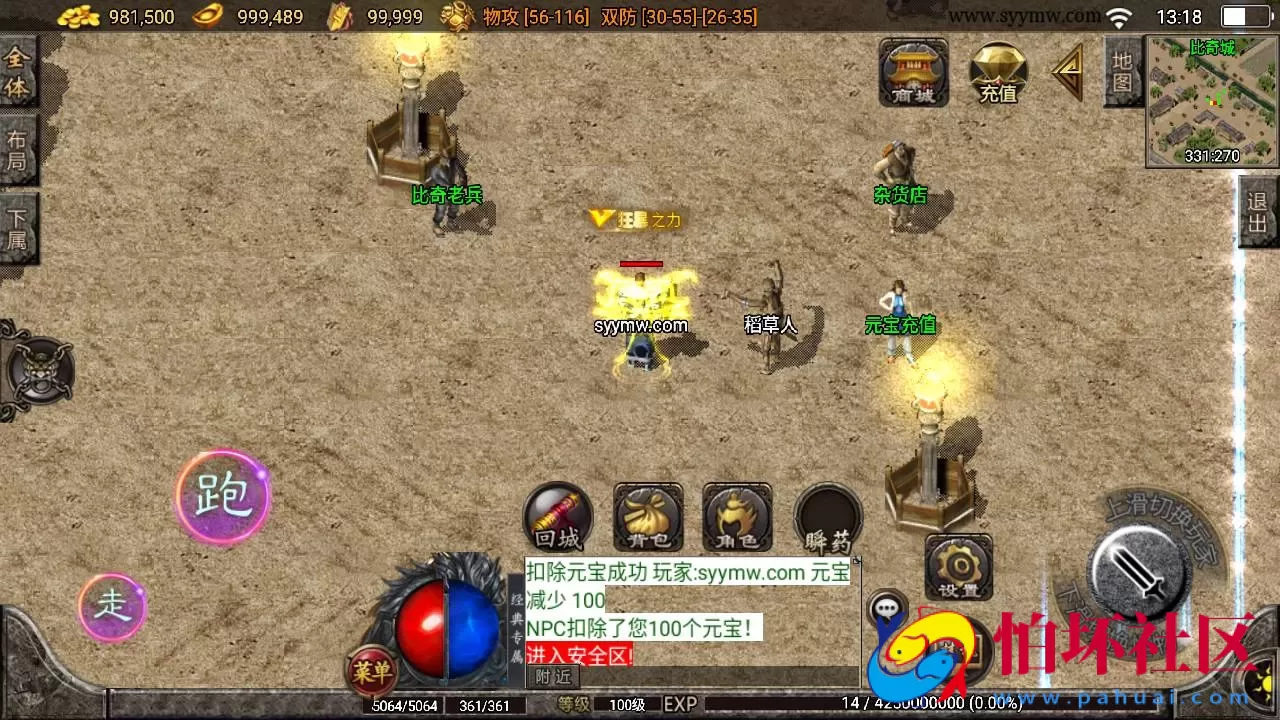
Task: Use the 瞬药 instant potion icon
Action: coord(827,517)
